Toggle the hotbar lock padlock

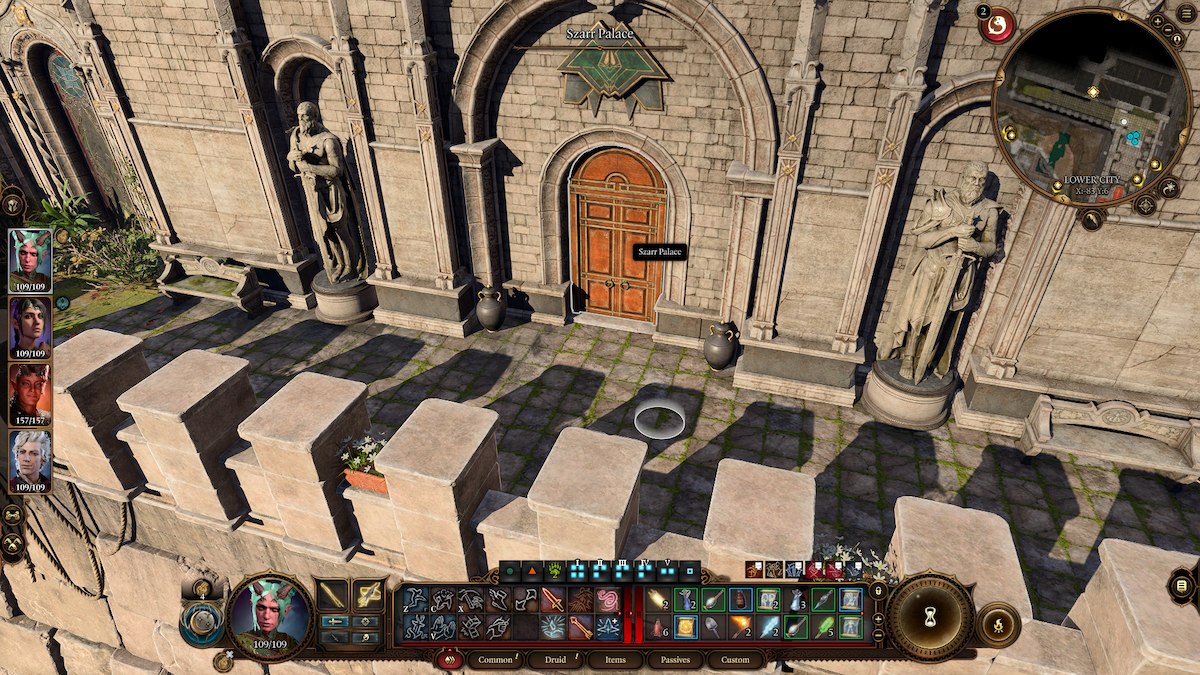(x=878, y=590)
